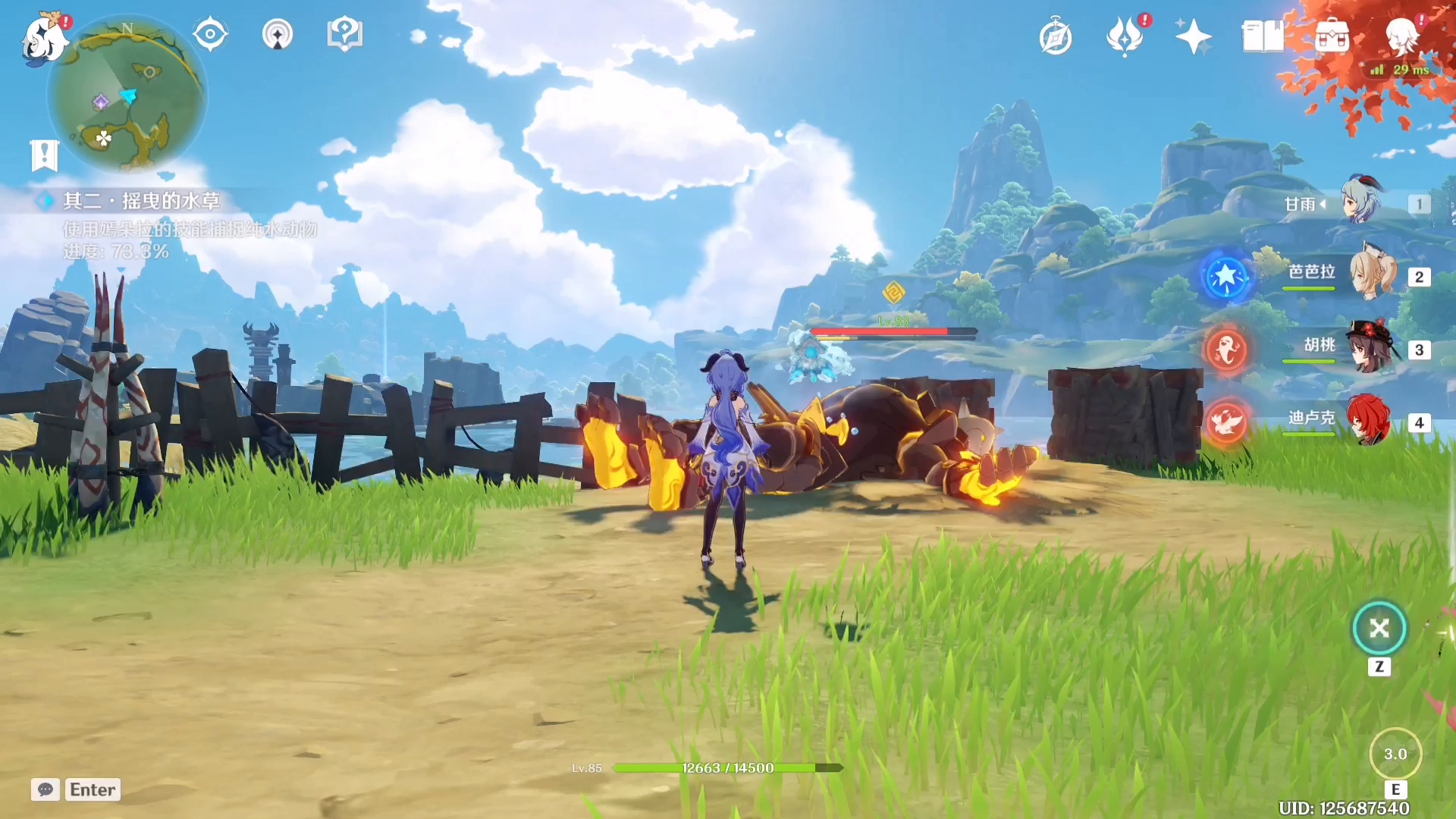This screenshot has height=819, width=1456.
Task: Open the chat speech bubble icon
Action: point(45,789)
